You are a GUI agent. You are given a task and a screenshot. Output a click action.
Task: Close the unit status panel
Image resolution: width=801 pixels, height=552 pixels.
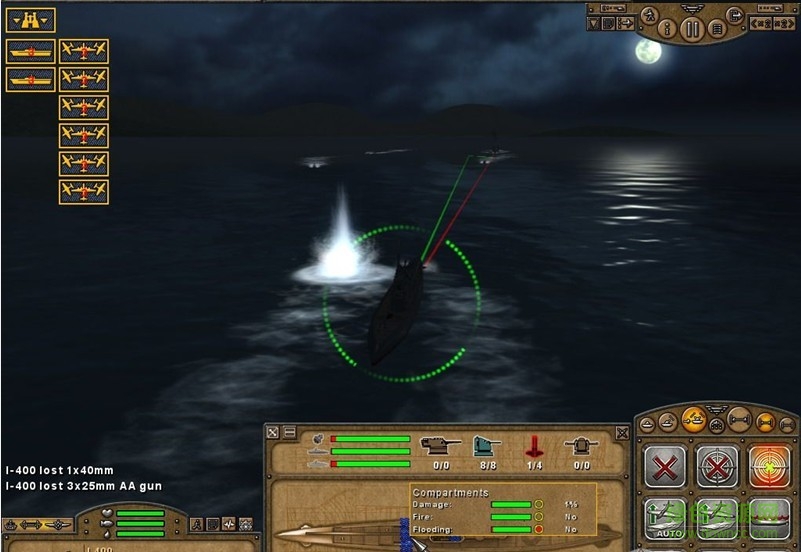[x=622, y=433]
